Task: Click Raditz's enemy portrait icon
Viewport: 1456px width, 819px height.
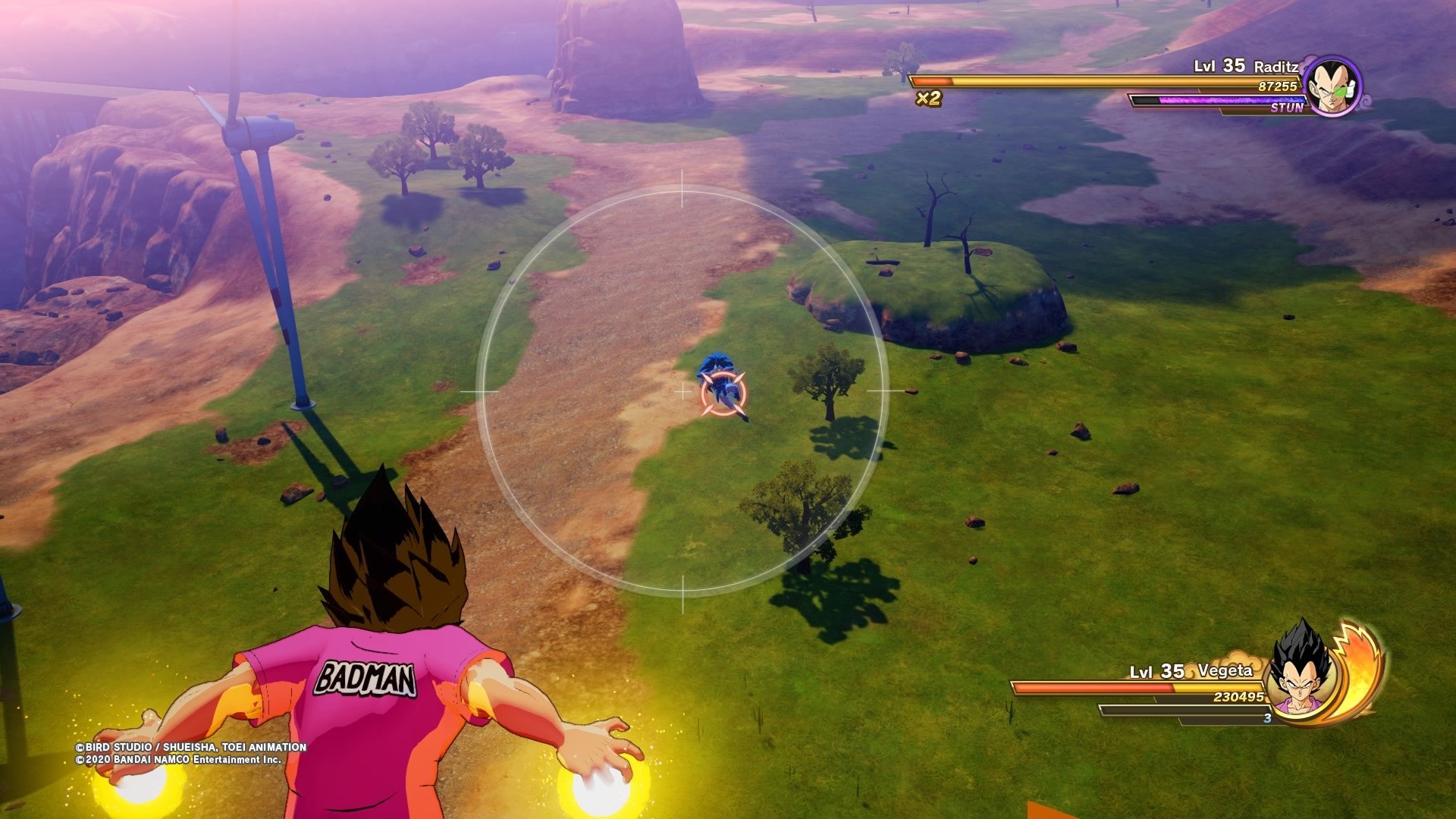Action: 1332,85
